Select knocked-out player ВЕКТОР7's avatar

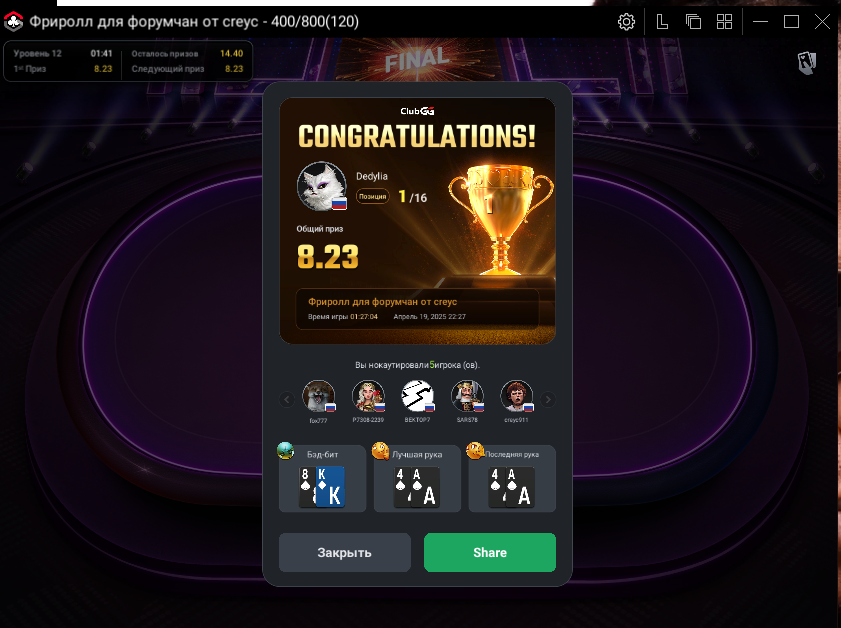click(x=417, y=397)
